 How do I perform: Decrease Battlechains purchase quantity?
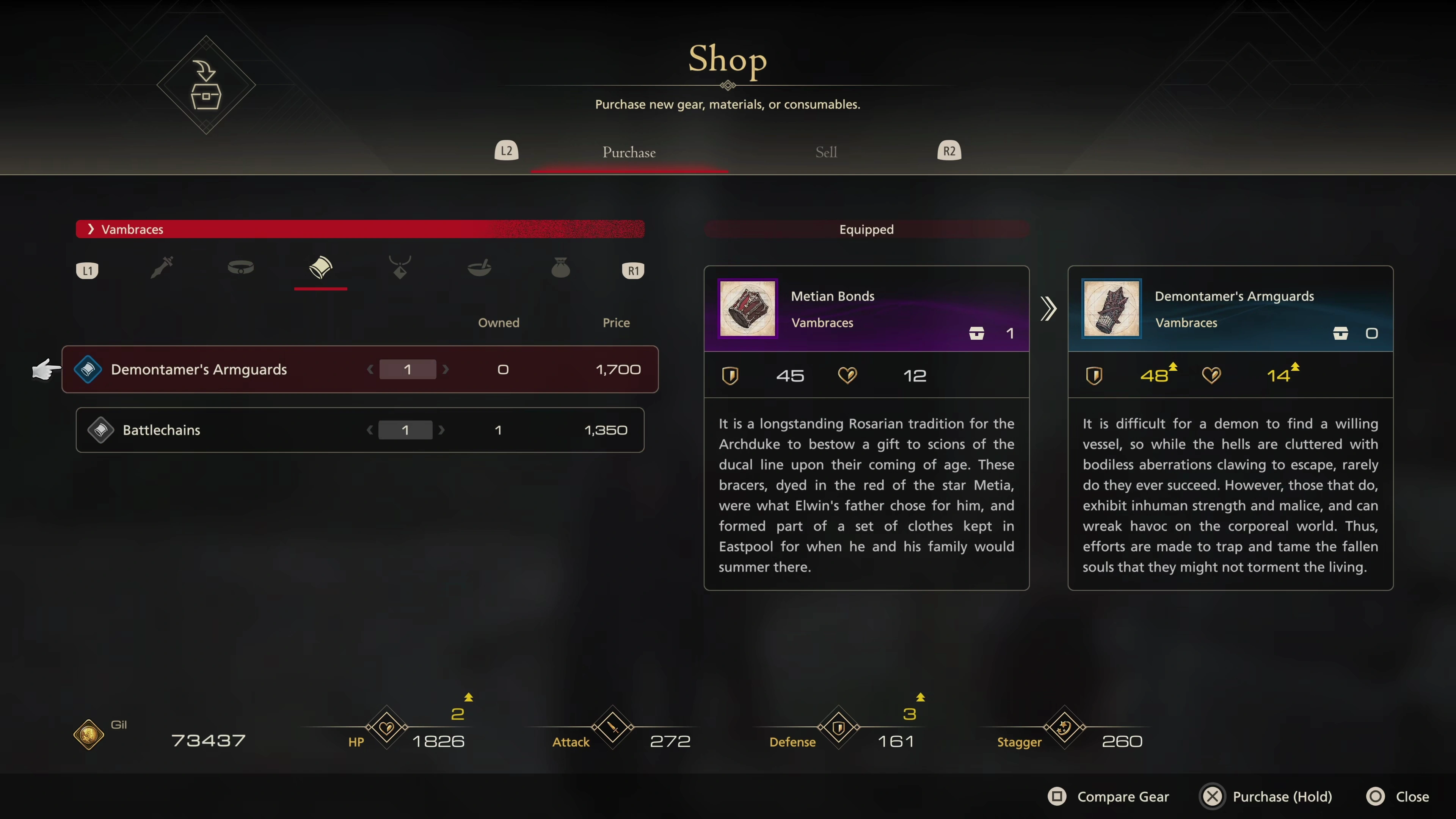tap(370, 430)
